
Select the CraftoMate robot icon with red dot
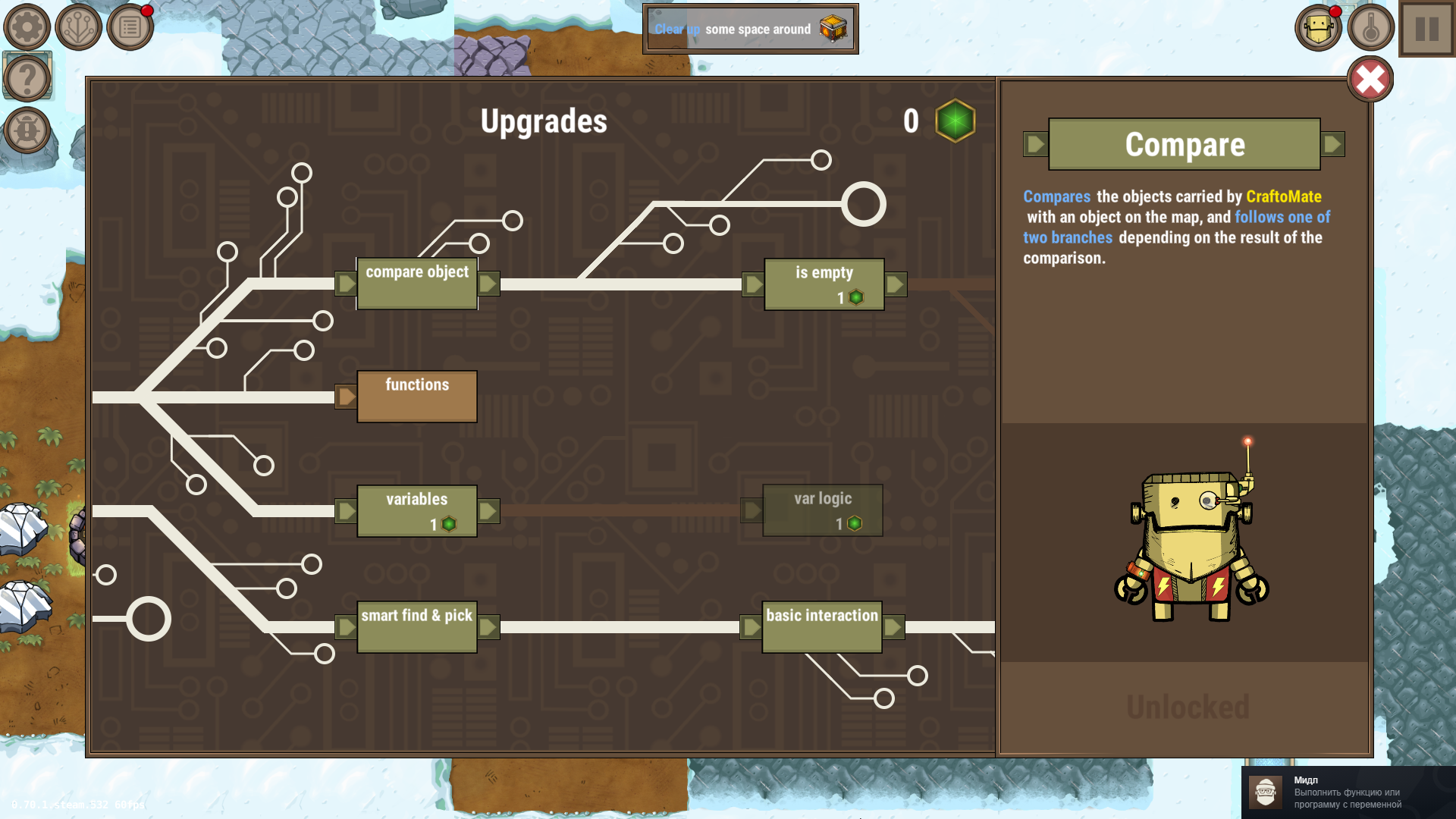click(1318, 27)
